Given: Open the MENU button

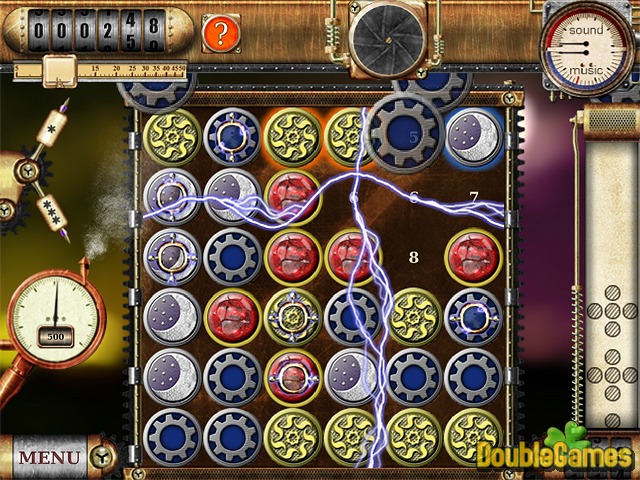Looking at the screenshot, I should (x=50, y=457).
